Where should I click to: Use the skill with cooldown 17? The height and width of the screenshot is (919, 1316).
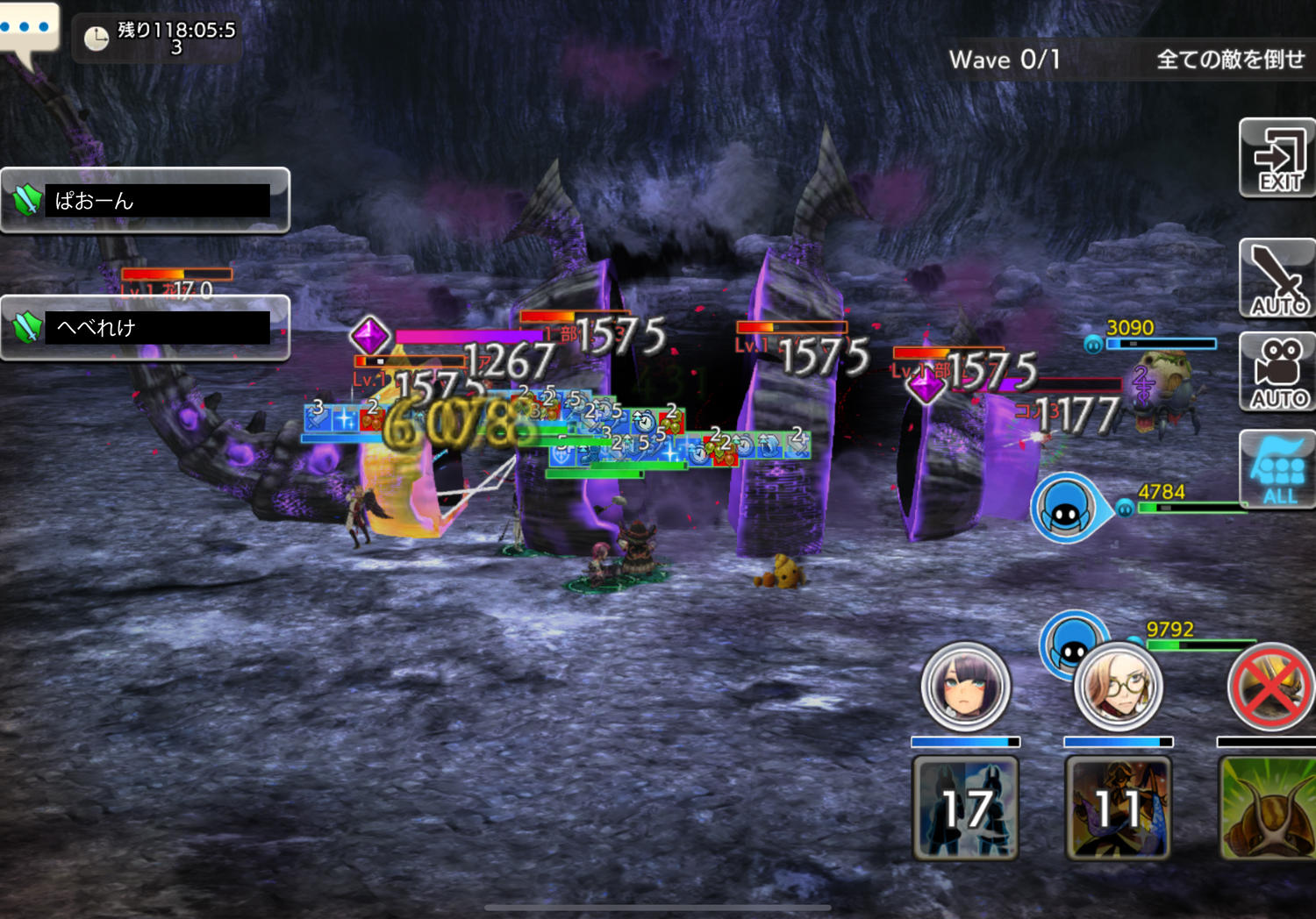click(x=965, y=809)
